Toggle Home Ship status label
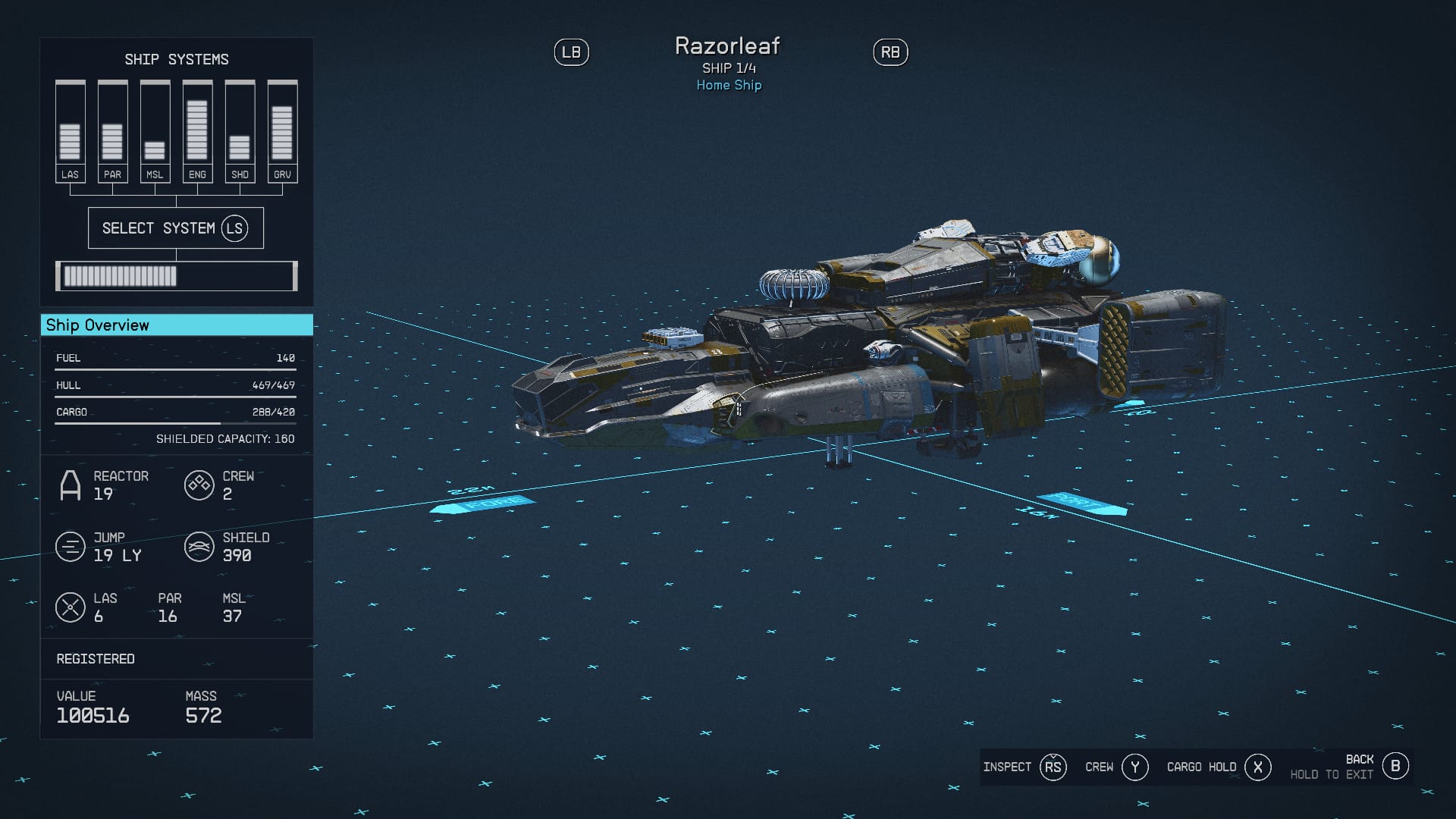 coord(728,85)
